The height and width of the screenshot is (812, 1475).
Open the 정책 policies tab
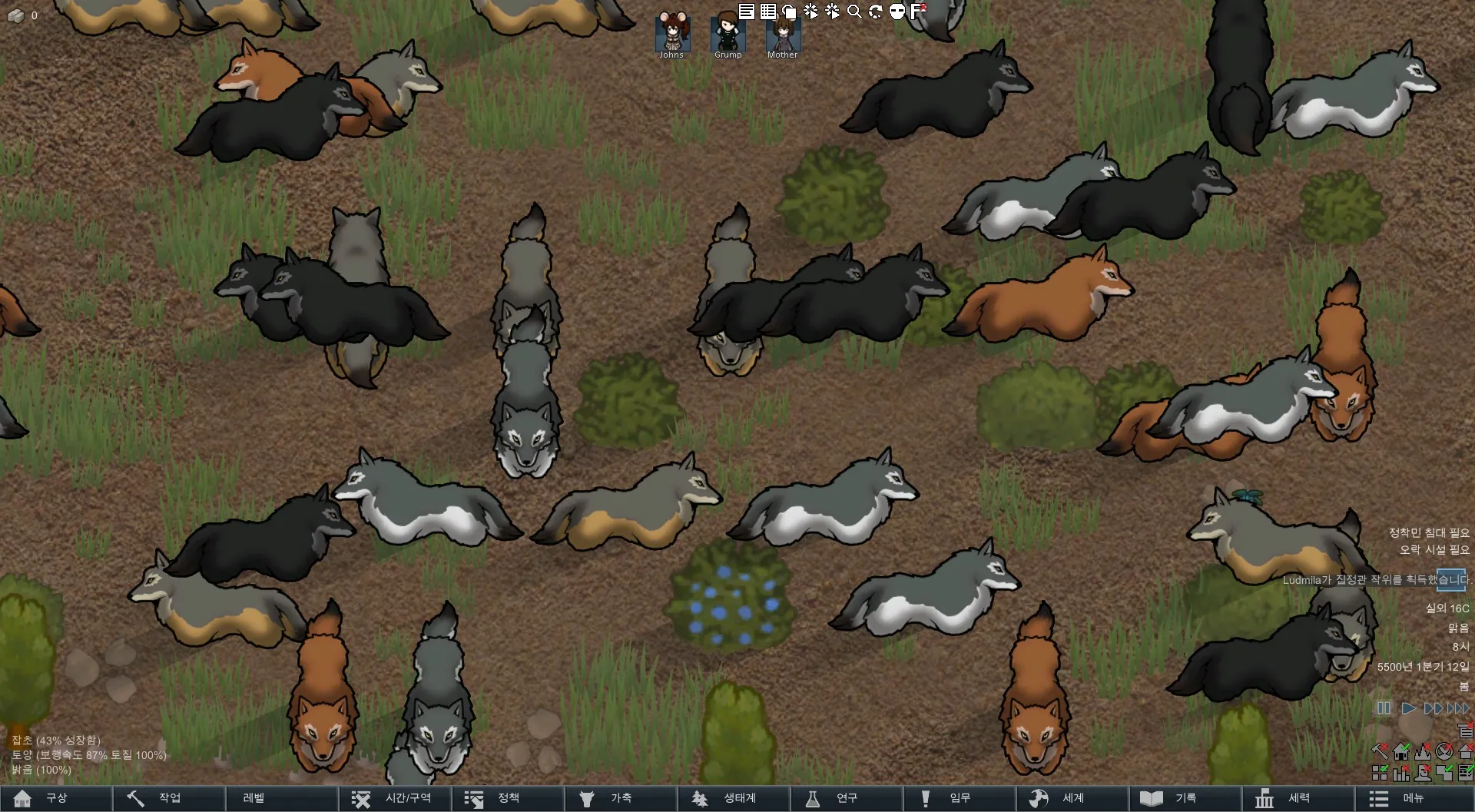tap(508, 798)
